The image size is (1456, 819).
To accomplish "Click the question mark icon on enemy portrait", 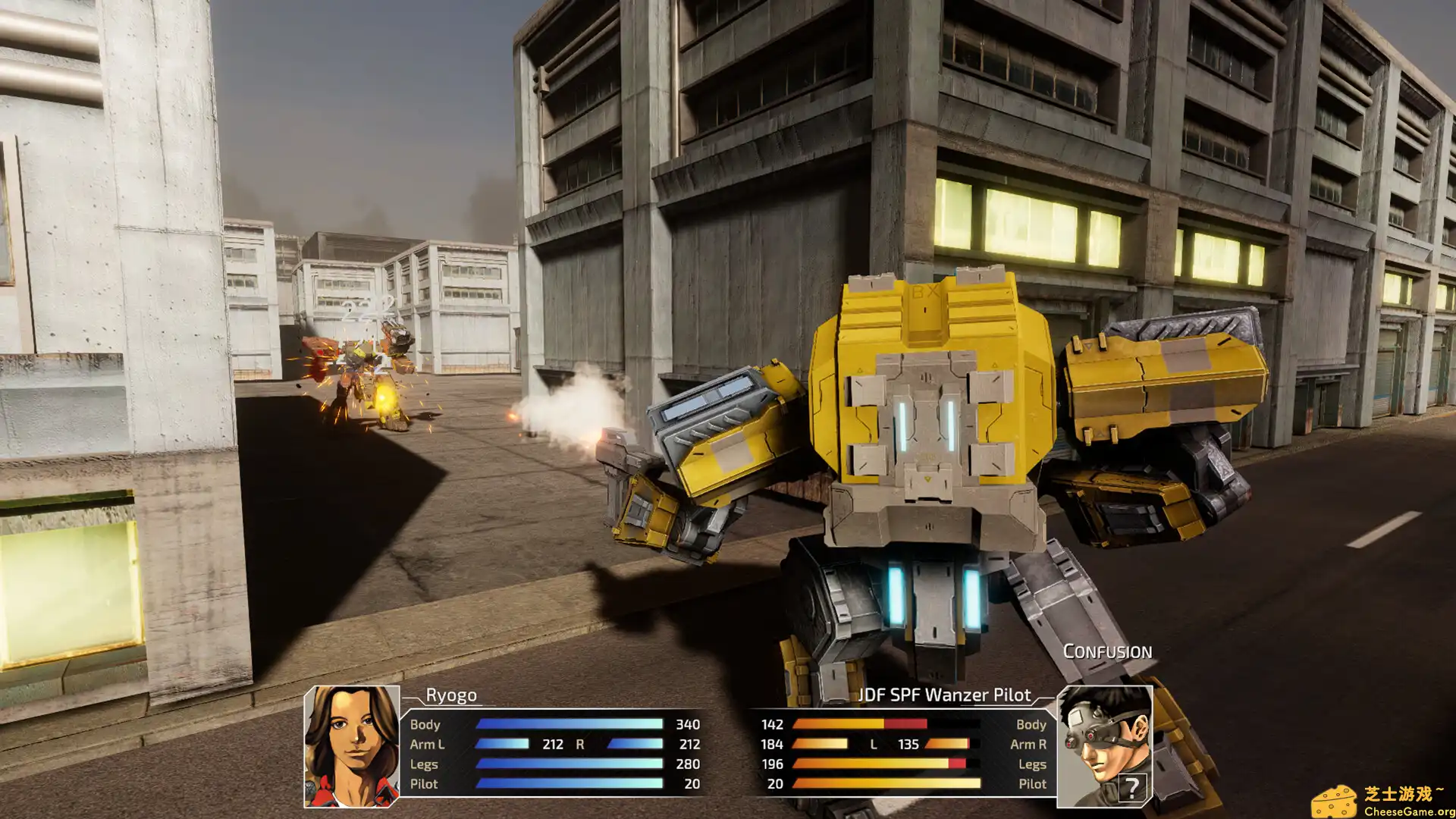I will click(1132, 787).
